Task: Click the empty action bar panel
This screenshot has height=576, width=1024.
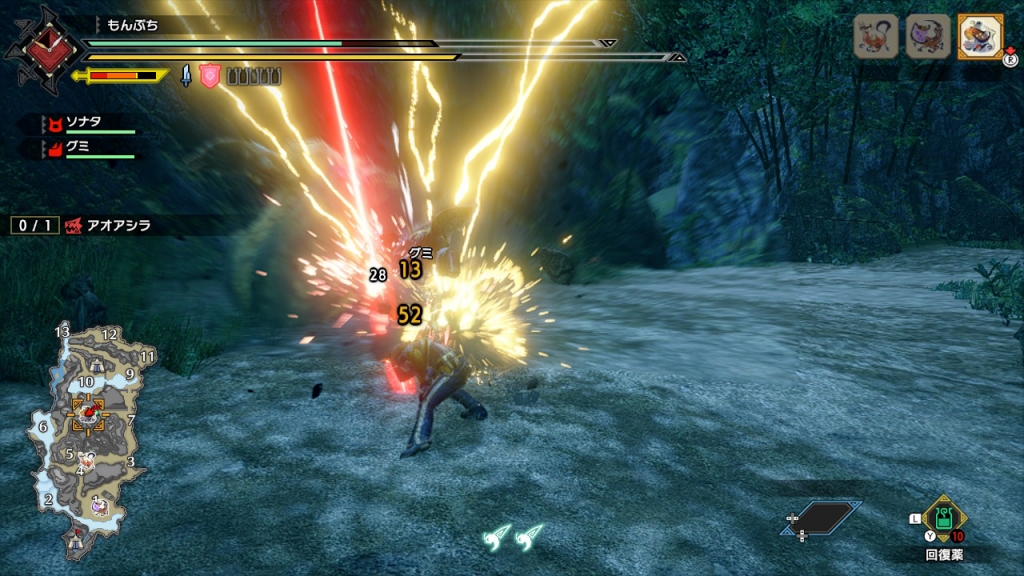Action: pyautogui.click(x=823, y=518)
